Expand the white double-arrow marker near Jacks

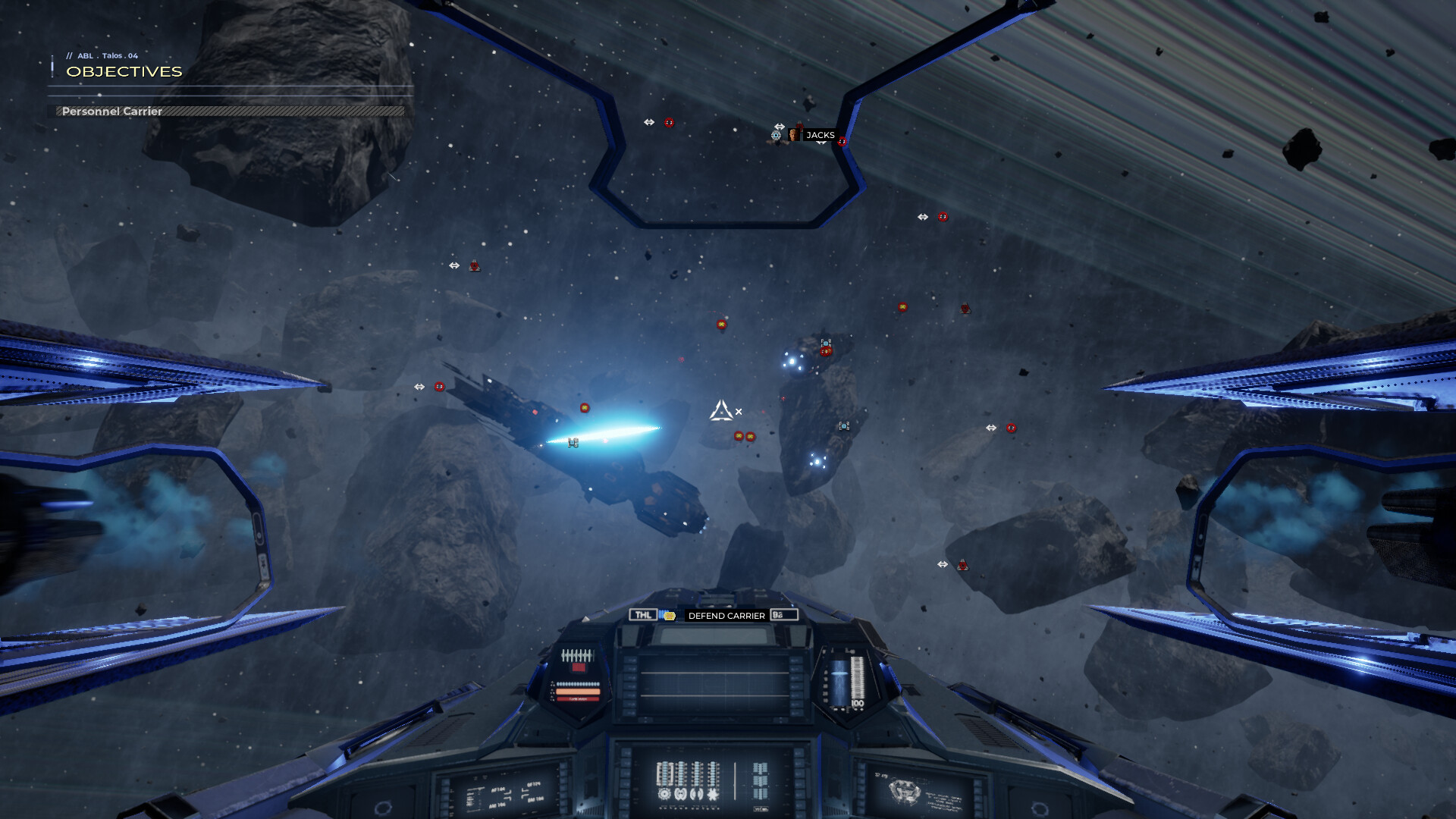click(780, 127)
